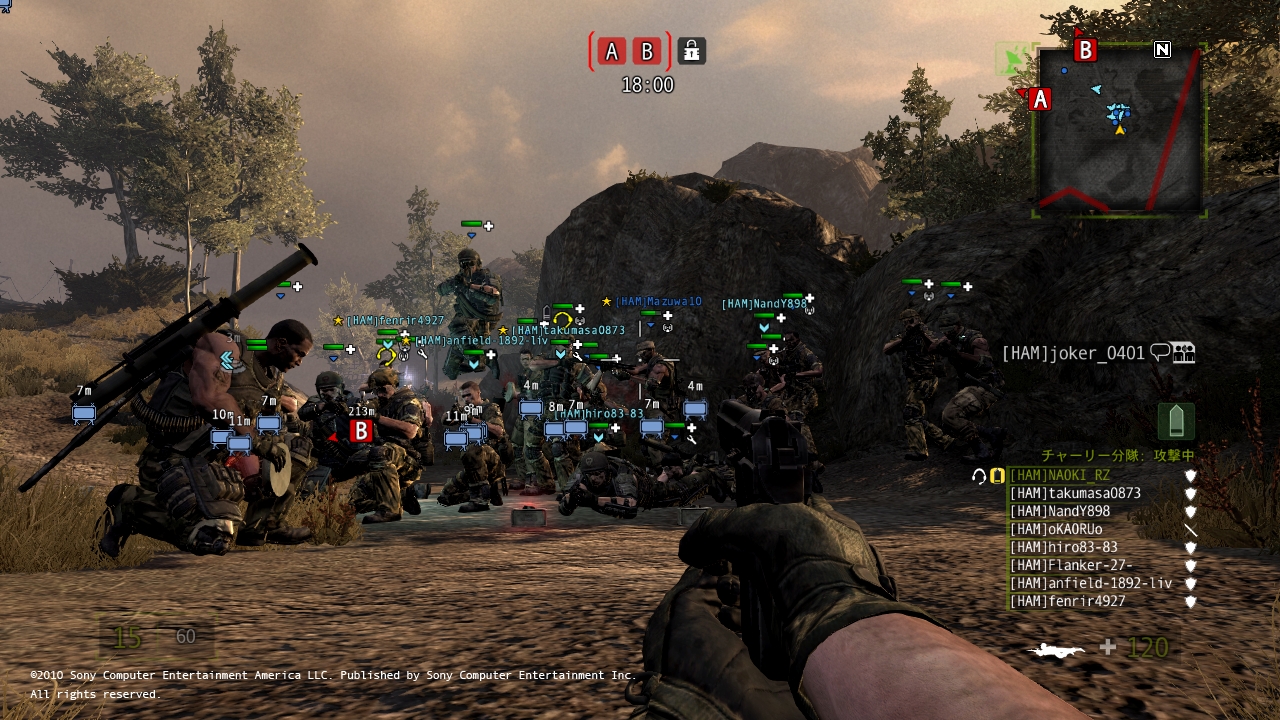Click the padlock objective icon
The image size is (1280, 720).
click(691, 51)
